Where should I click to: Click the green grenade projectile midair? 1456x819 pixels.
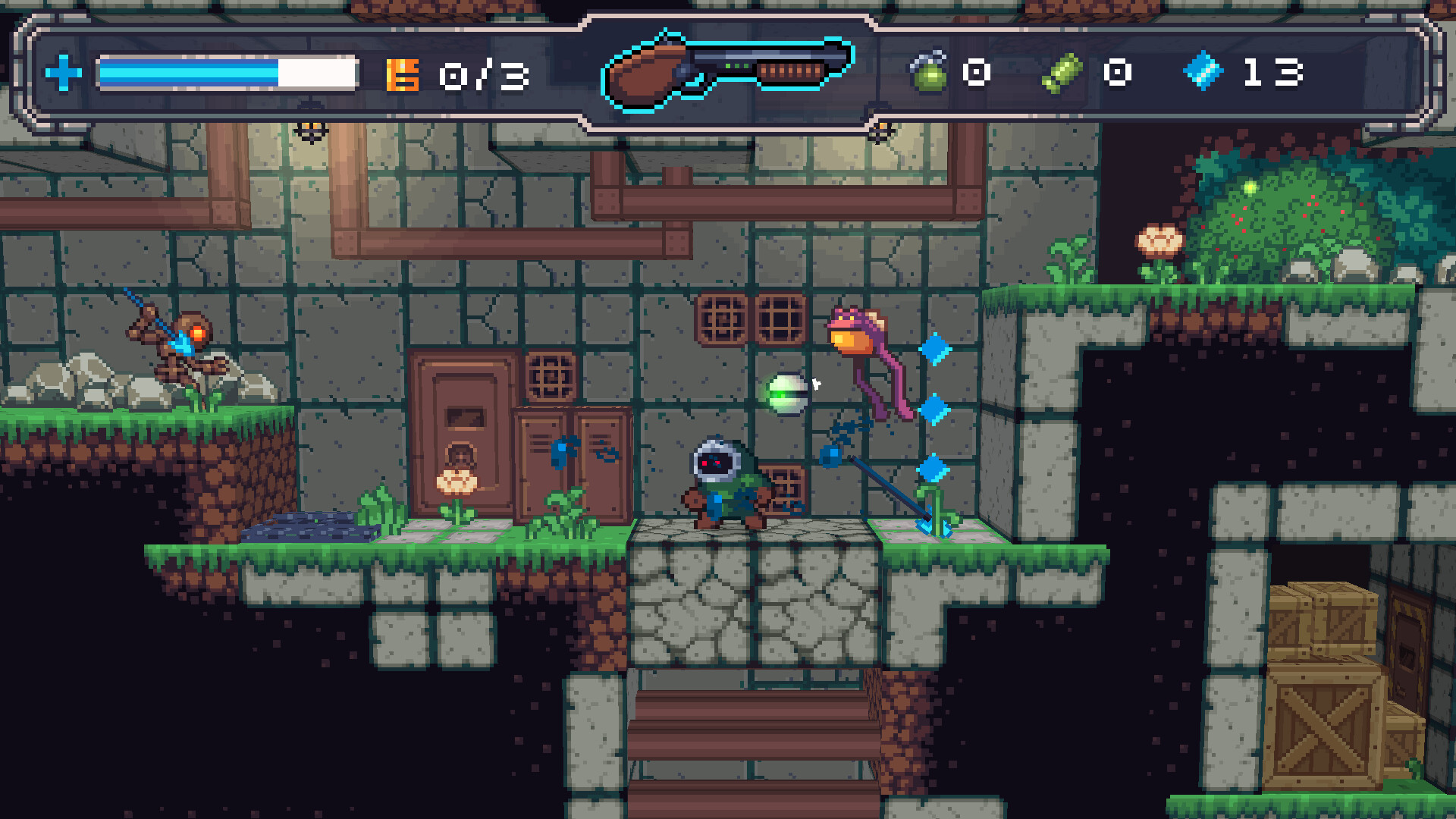(789, 394)
